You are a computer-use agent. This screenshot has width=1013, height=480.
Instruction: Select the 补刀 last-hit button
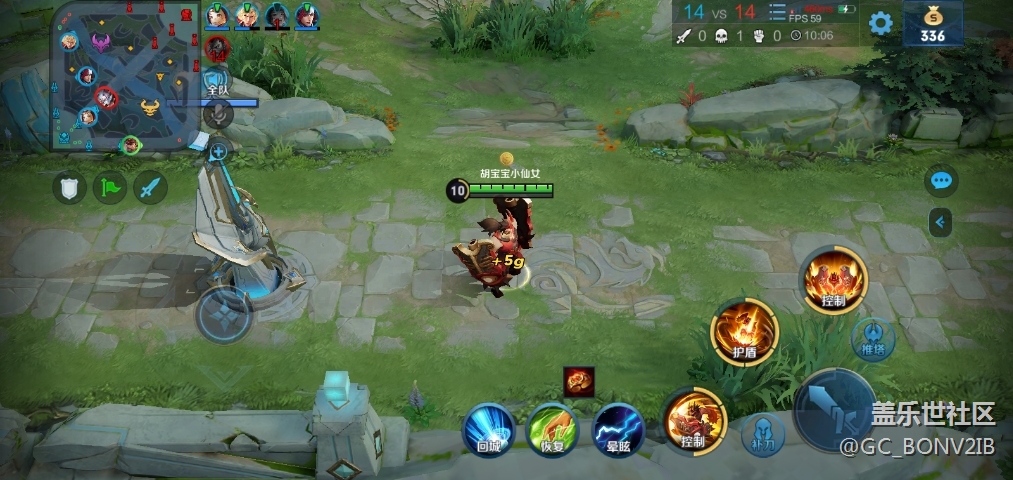click(762, 434)
